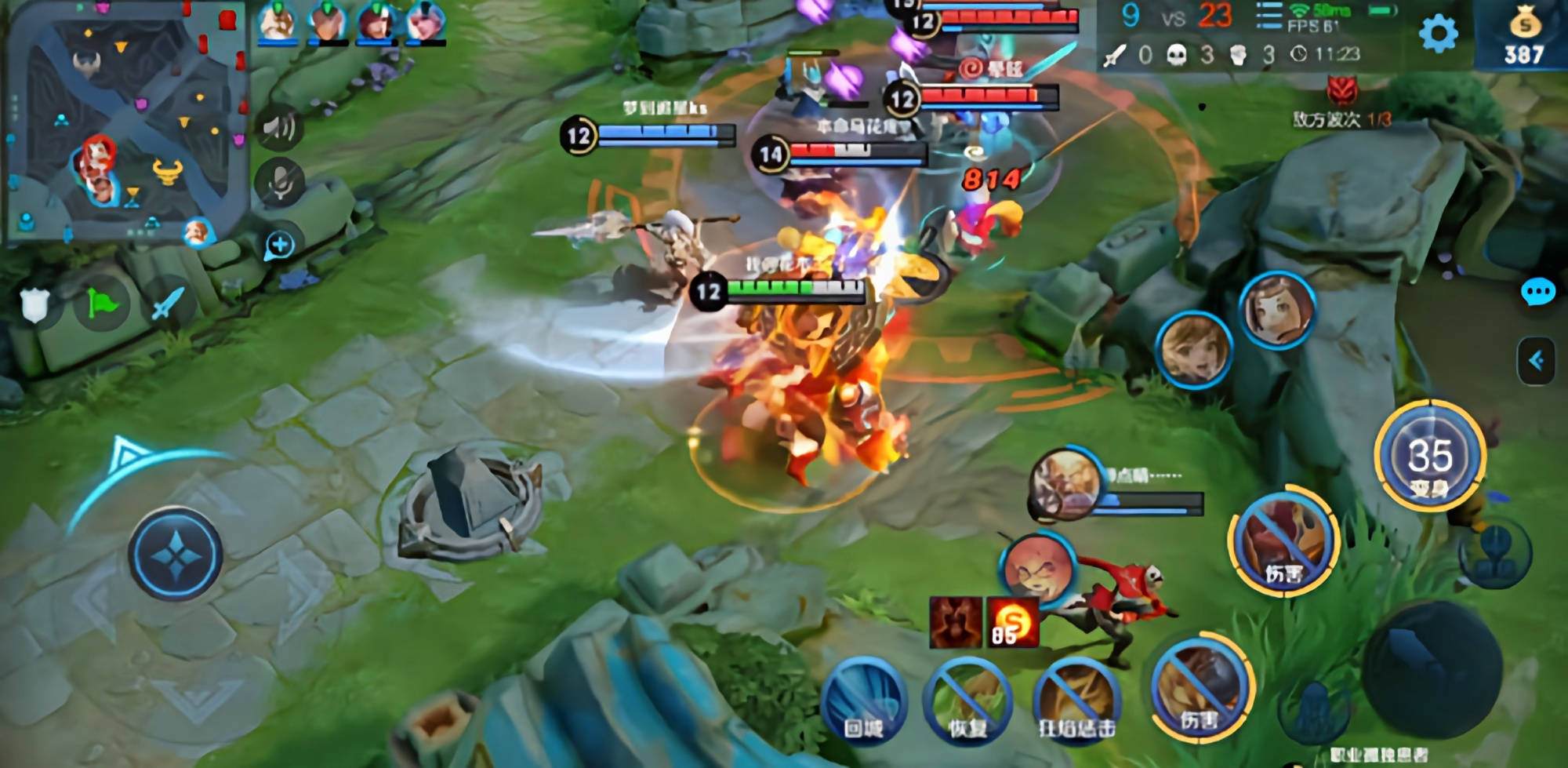Viewport: 1568px width, 768px height.
Task: Activate the 回城 recall button
Action: click(863, 701)
